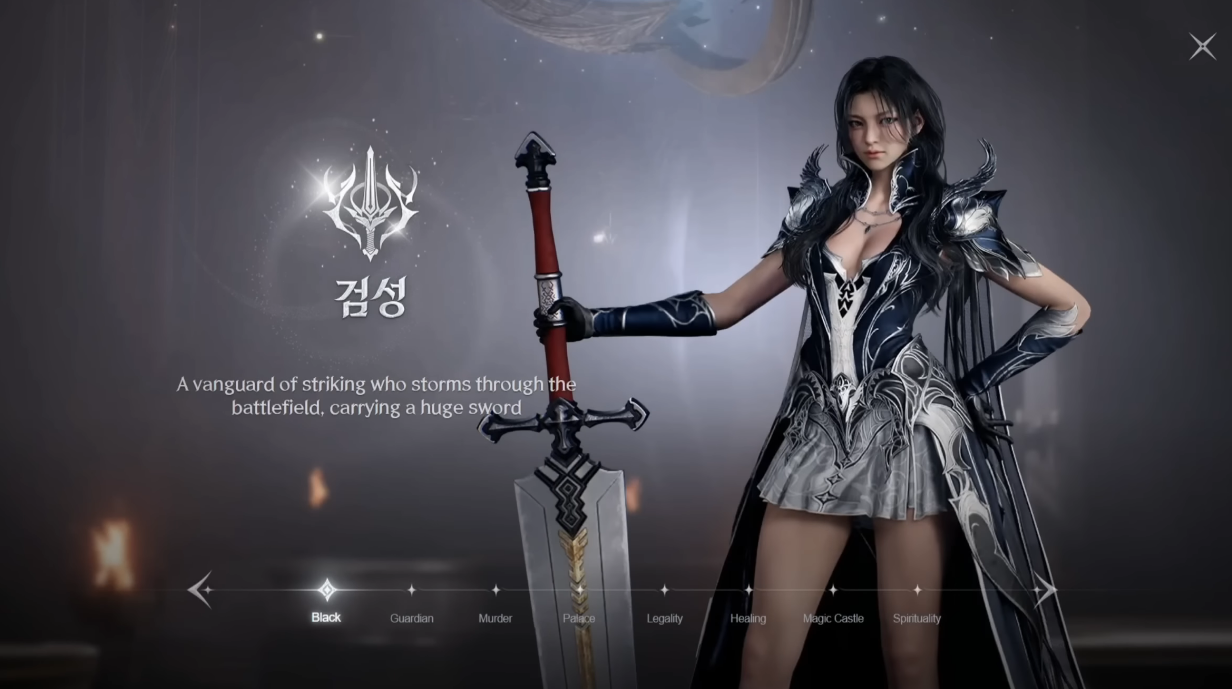The width and height of the screenshot is (1232, 689).
Task: Close the class preview screen
Action: 1201,46
